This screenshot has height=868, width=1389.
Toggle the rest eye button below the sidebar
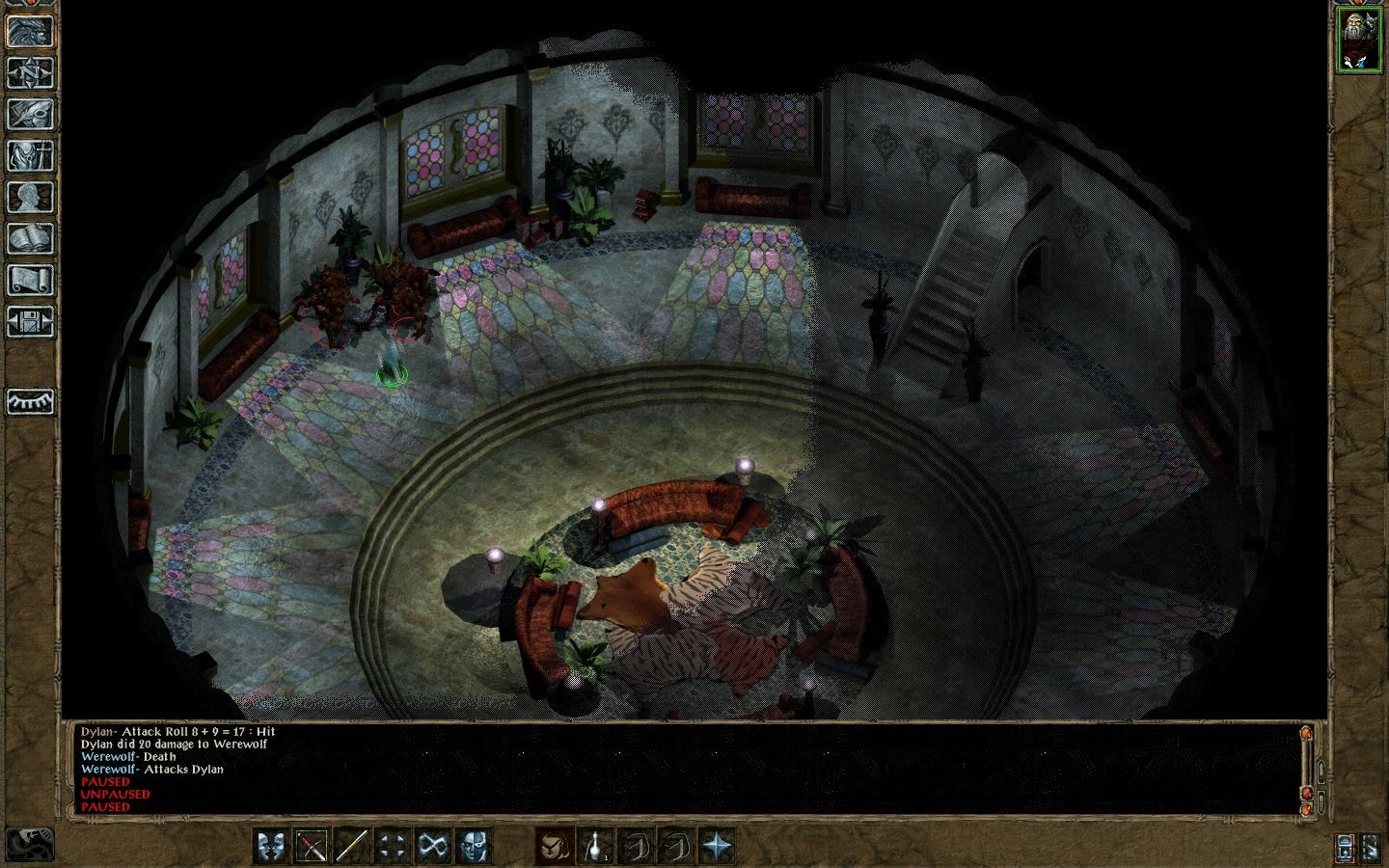pyautogui.click(x=29, y=400)
